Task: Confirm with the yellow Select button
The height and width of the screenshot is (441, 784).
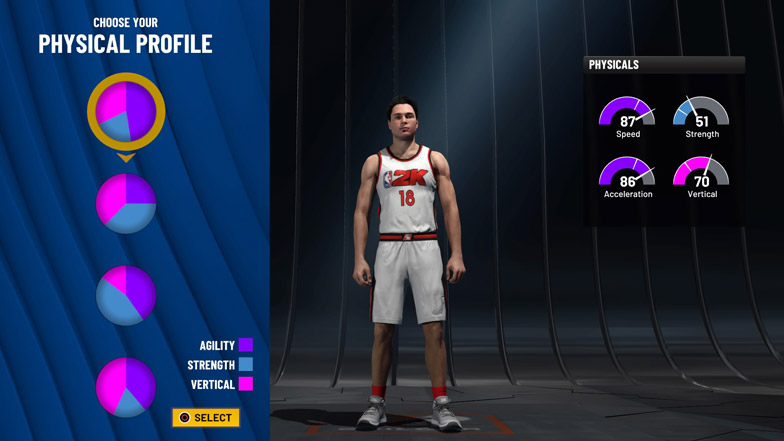Action: [x=206, y=417]
